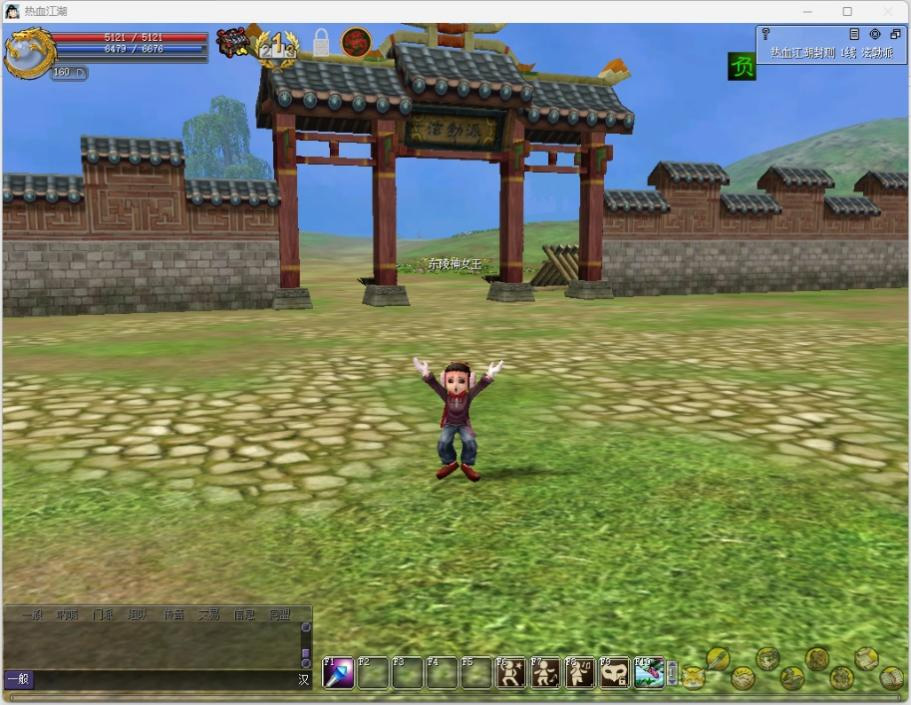911x705 pixels.
Task: Click the green 负 status icon
Action: [741, 67]
